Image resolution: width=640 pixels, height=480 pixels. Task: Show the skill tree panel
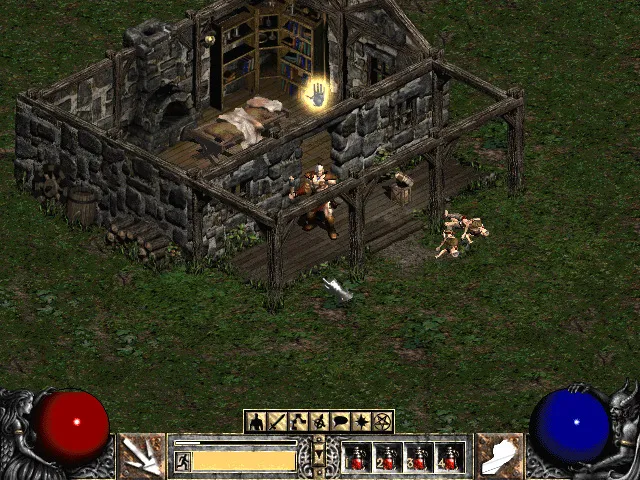tap(298, 422)
